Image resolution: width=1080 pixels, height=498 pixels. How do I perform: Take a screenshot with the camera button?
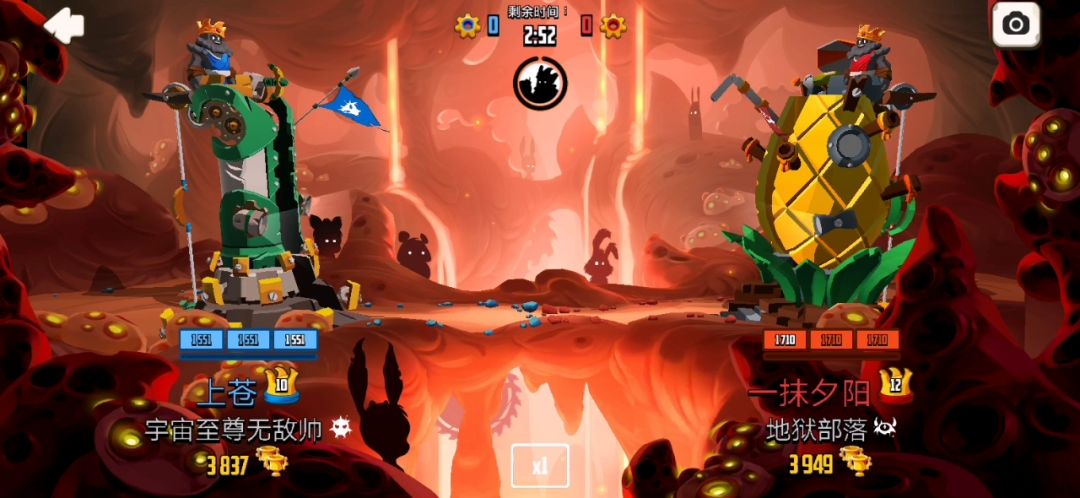[1016, 24]
